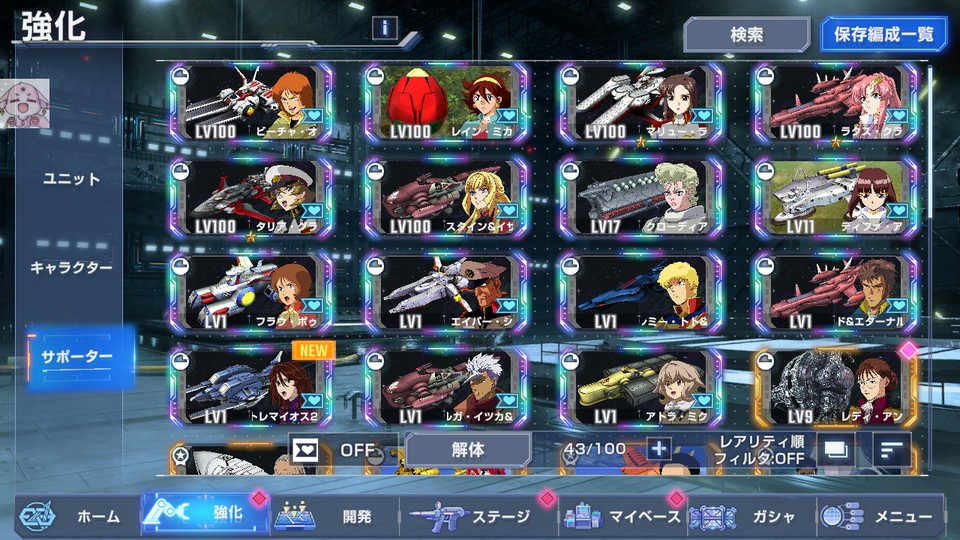Open the sort order button
The width and height of the screenshot is (960, 540).
click(891, 450)
